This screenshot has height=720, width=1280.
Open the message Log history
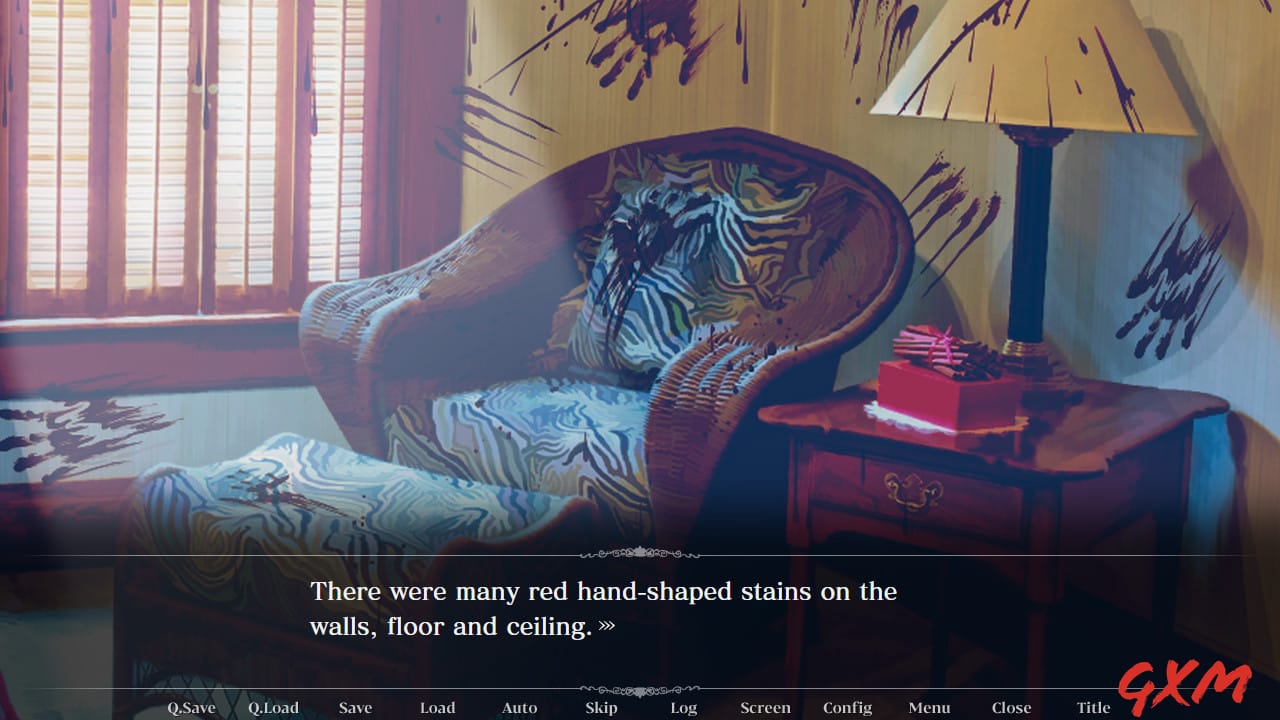click(x=684, y=707)
